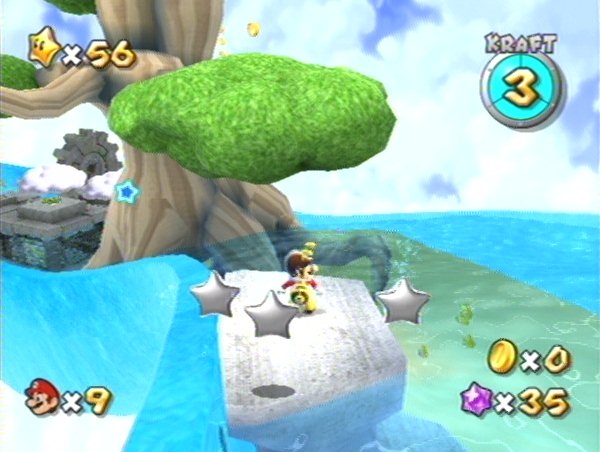Image resolution: width=600 pixels, height=452 pixels.
Task: Click the Mario head lives icon
Action: (43, 397)
